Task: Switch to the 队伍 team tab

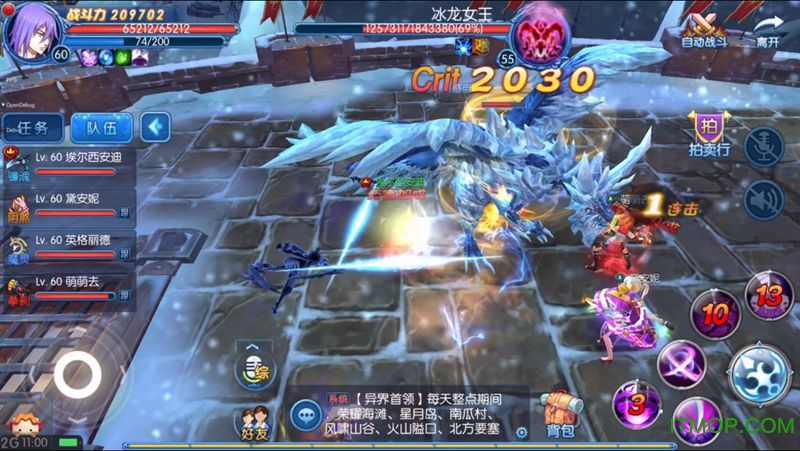Action: 102,127
